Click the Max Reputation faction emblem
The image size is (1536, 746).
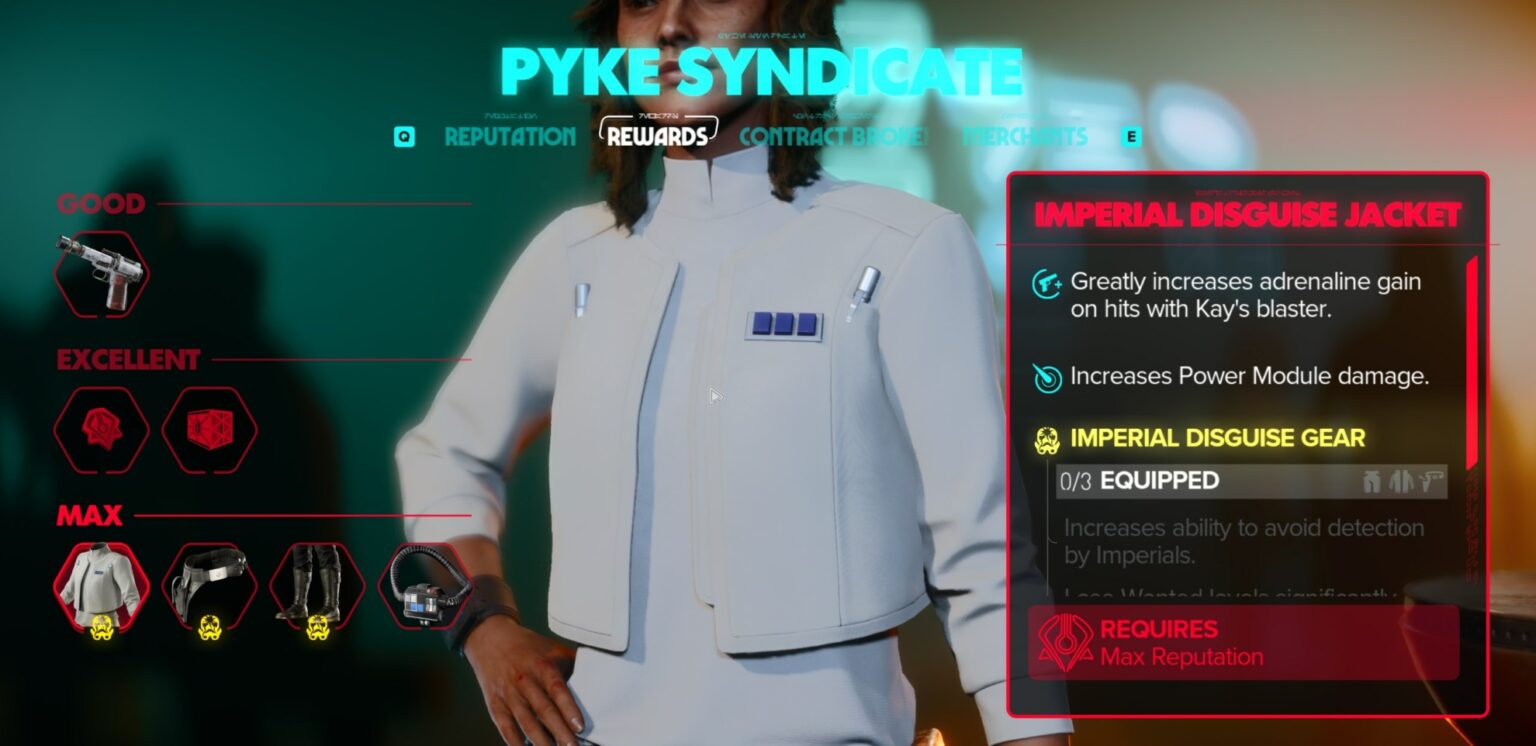click(1068, 641)
